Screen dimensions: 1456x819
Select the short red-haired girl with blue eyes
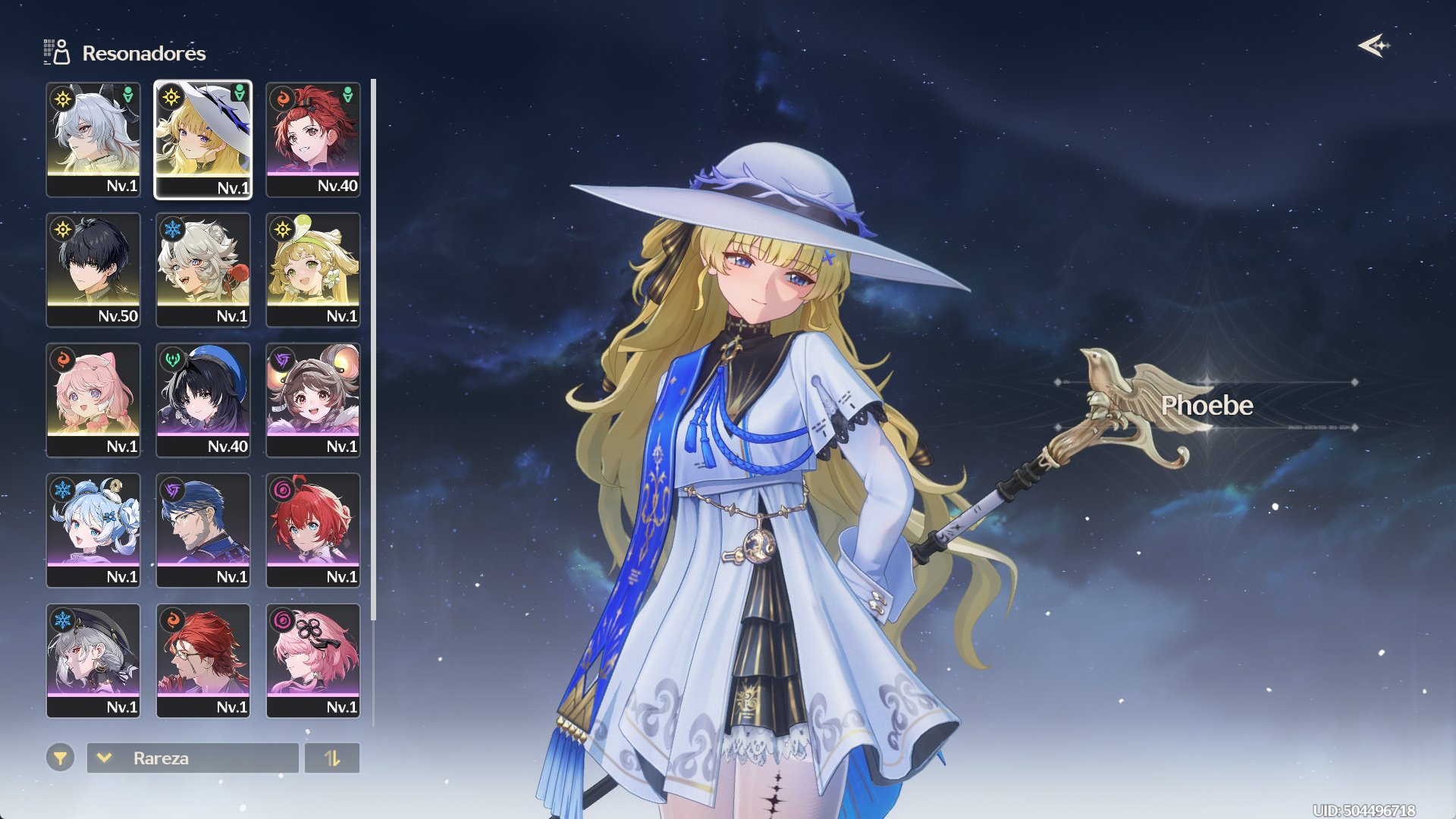coord(313,531)
